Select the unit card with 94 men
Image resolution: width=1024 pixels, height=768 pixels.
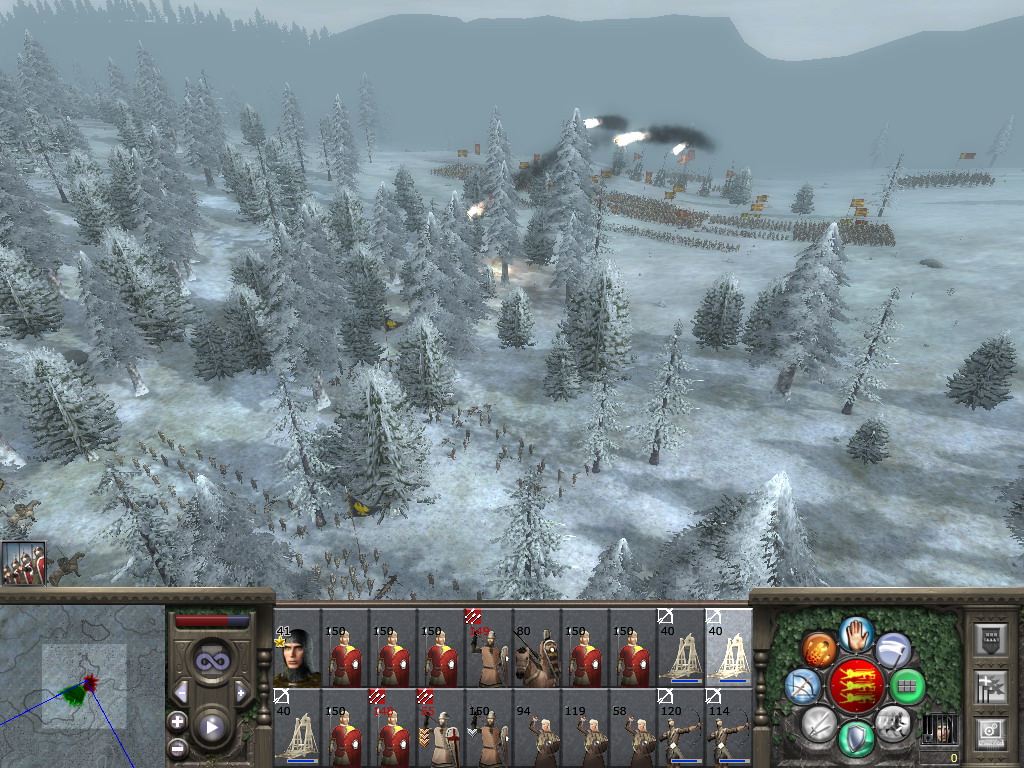pos(536,728)
